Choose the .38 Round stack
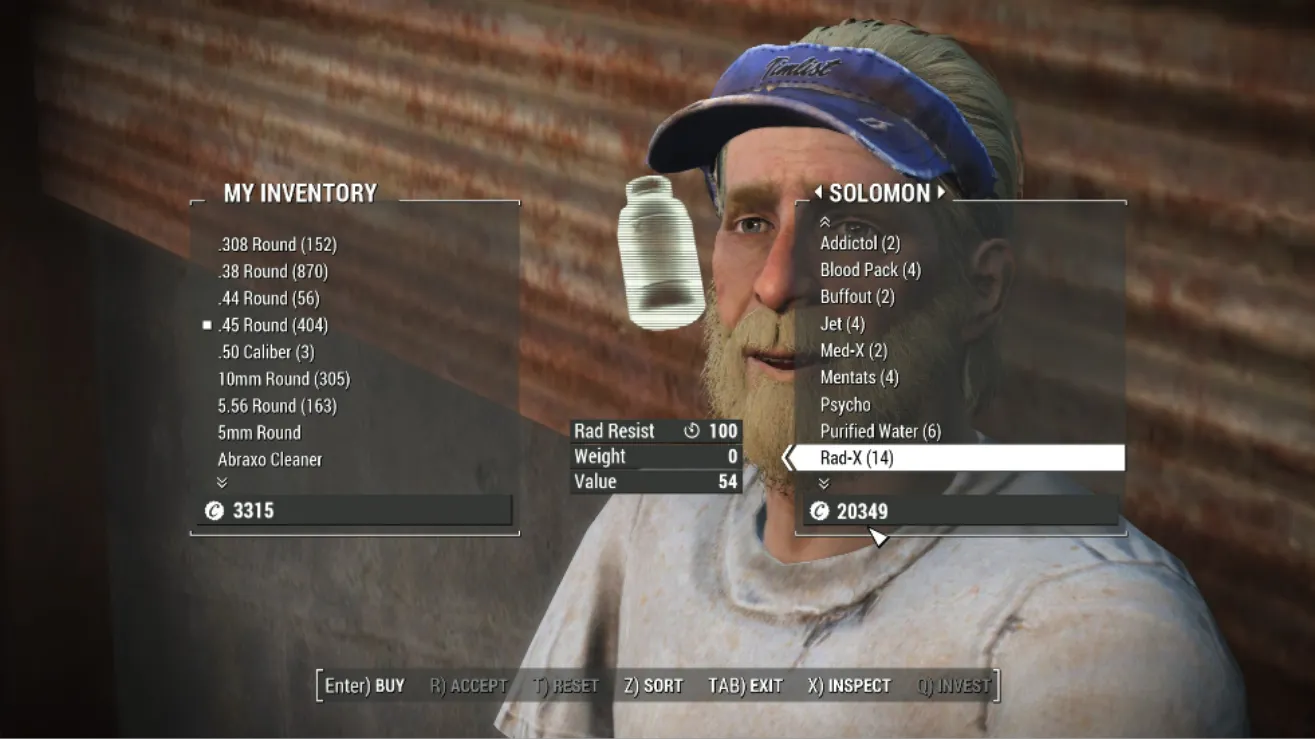The image size is (1315, 740). tap(272, 271)
